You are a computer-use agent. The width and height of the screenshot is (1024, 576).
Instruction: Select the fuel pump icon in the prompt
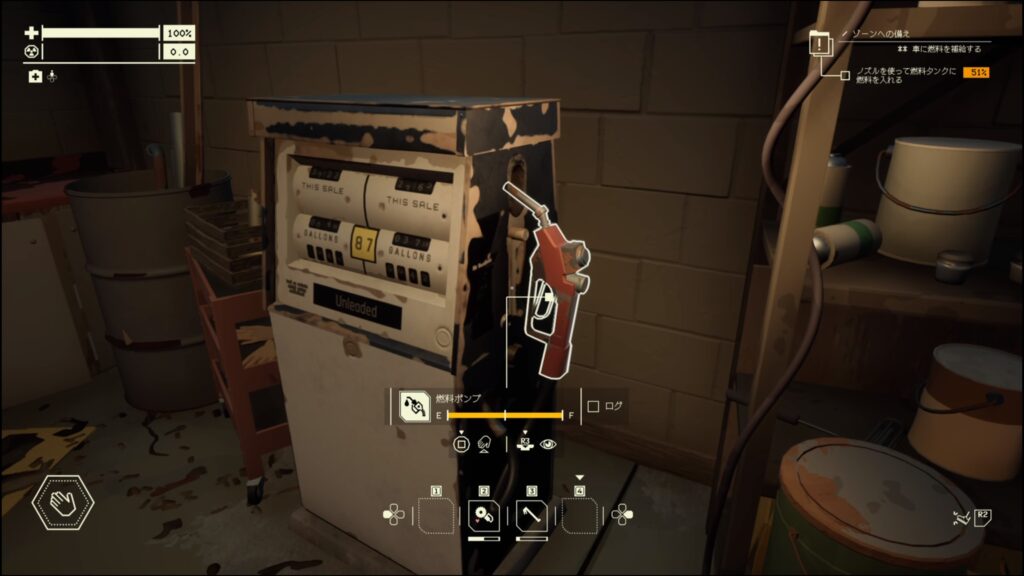tap(413, 406)
